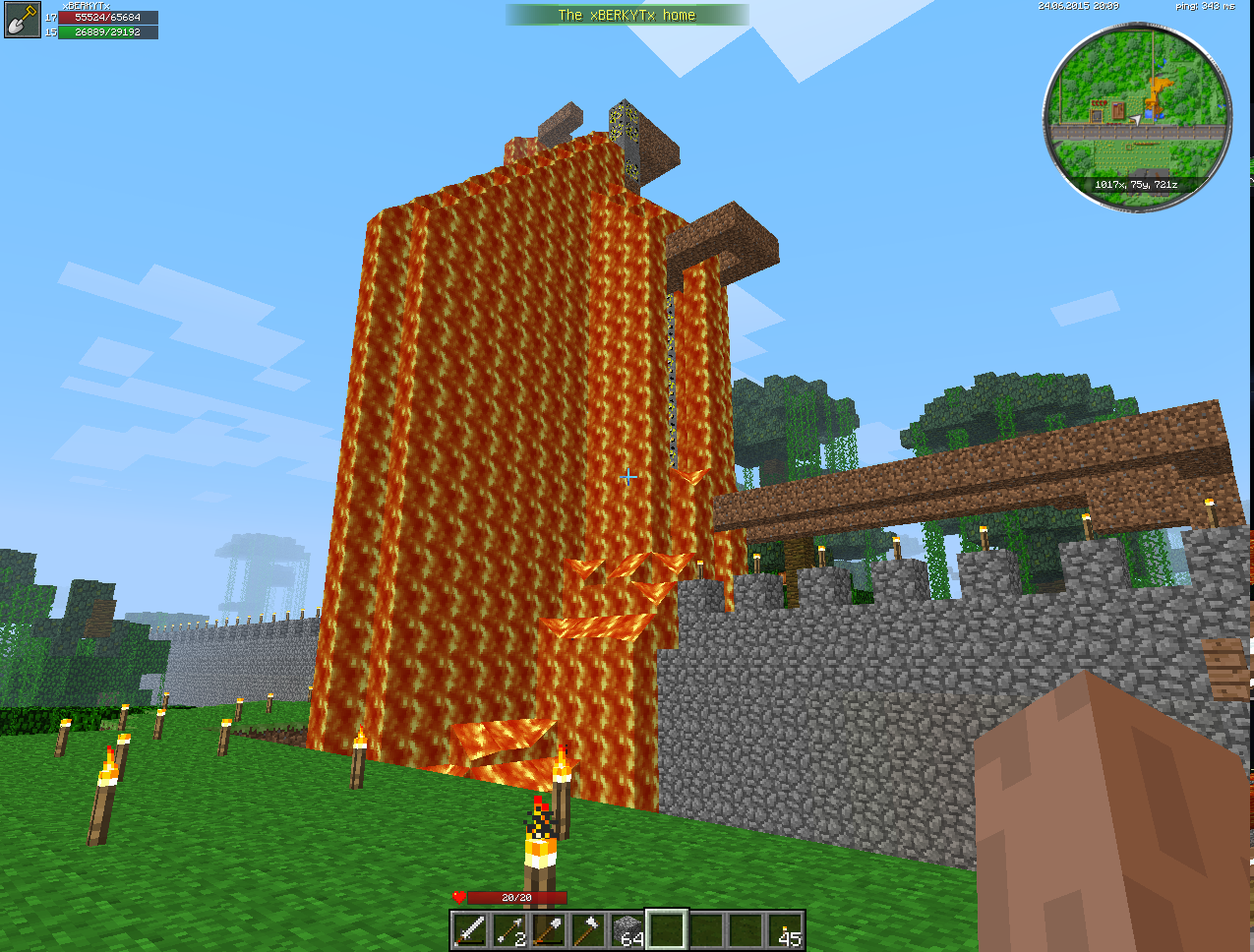The image size is (1254, 952).
Task: Select the iron sword hotbar slot
Action: pyautogui.click(x=470, y=930)
